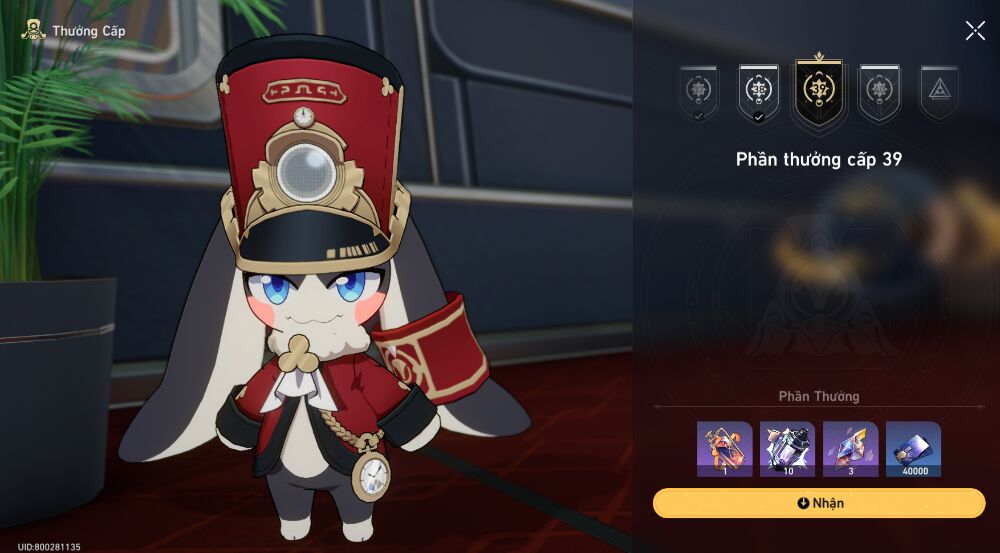Inspect the prismatic crystal reward x3
The height and width of the screenshot is (553, 1000).
[851, 449]
